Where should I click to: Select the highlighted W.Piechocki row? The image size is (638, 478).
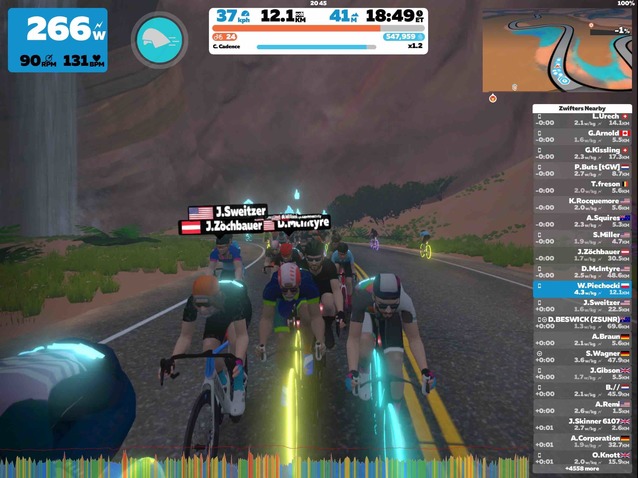(585, 289)
